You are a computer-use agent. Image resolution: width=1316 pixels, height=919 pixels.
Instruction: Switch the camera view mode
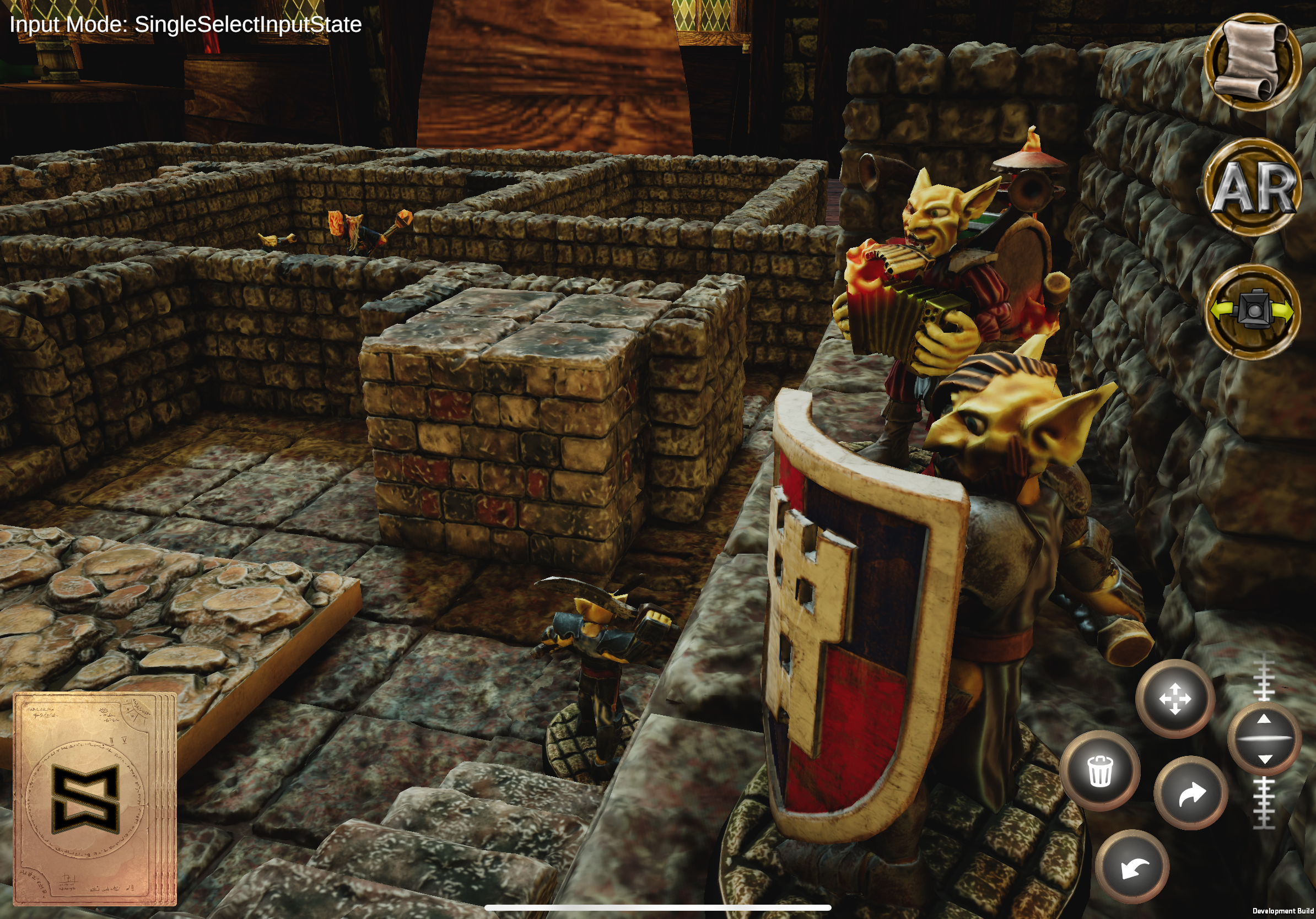[x=1252, y=312]
